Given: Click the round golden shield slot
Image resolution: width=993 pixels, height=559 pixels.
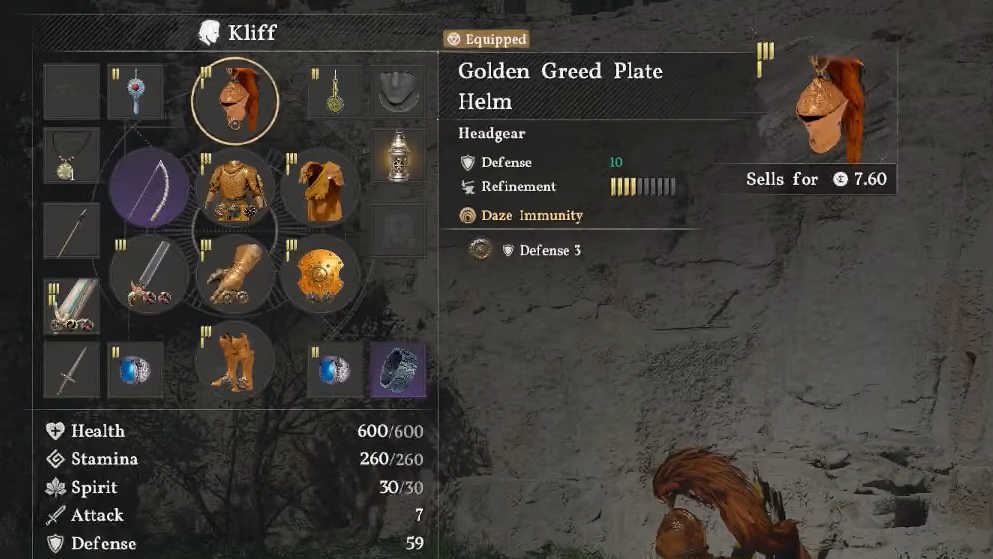Looking at the screenshot, I should point(320,274).
